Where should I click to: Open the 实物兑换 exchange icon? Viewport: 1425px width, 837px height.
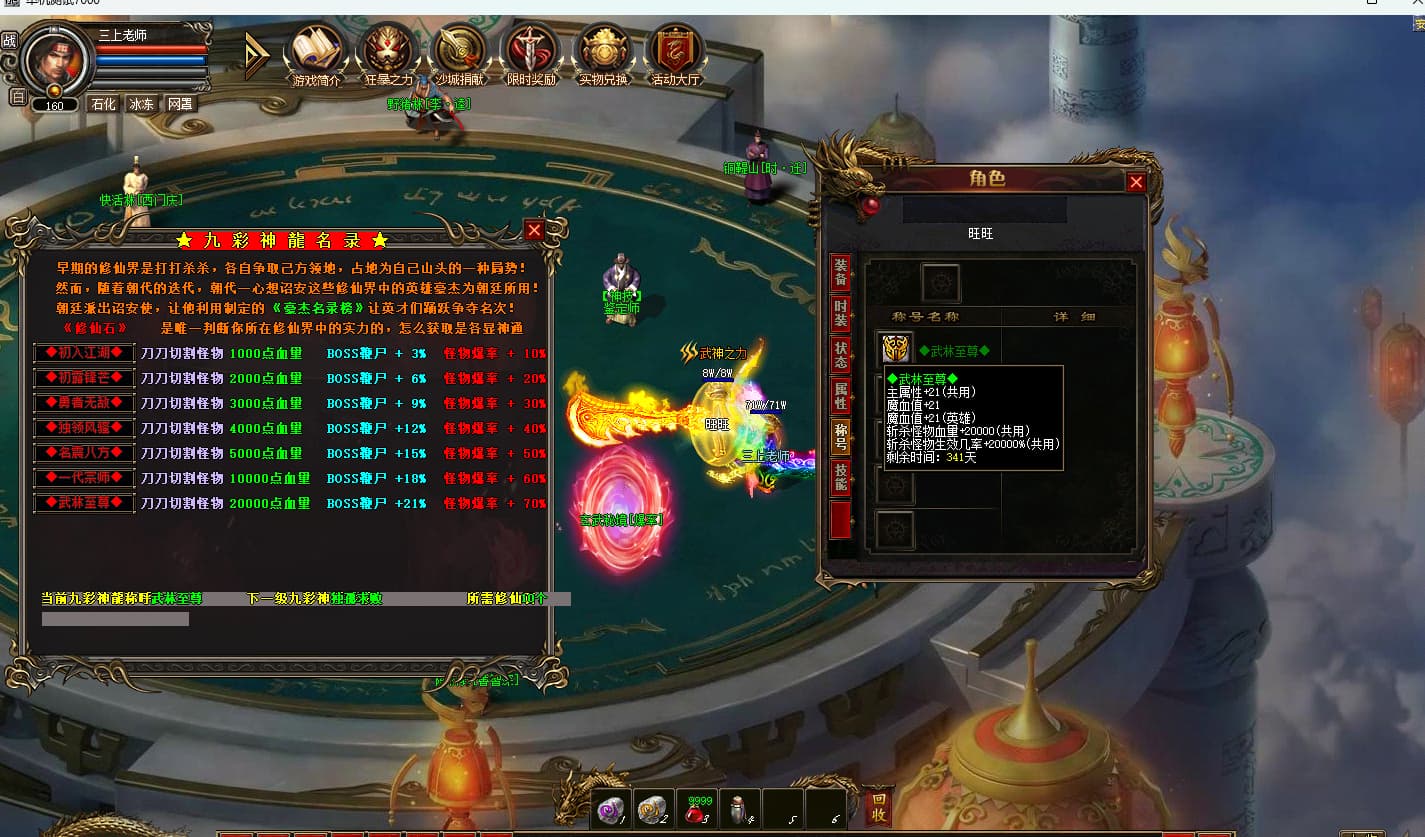603,50
